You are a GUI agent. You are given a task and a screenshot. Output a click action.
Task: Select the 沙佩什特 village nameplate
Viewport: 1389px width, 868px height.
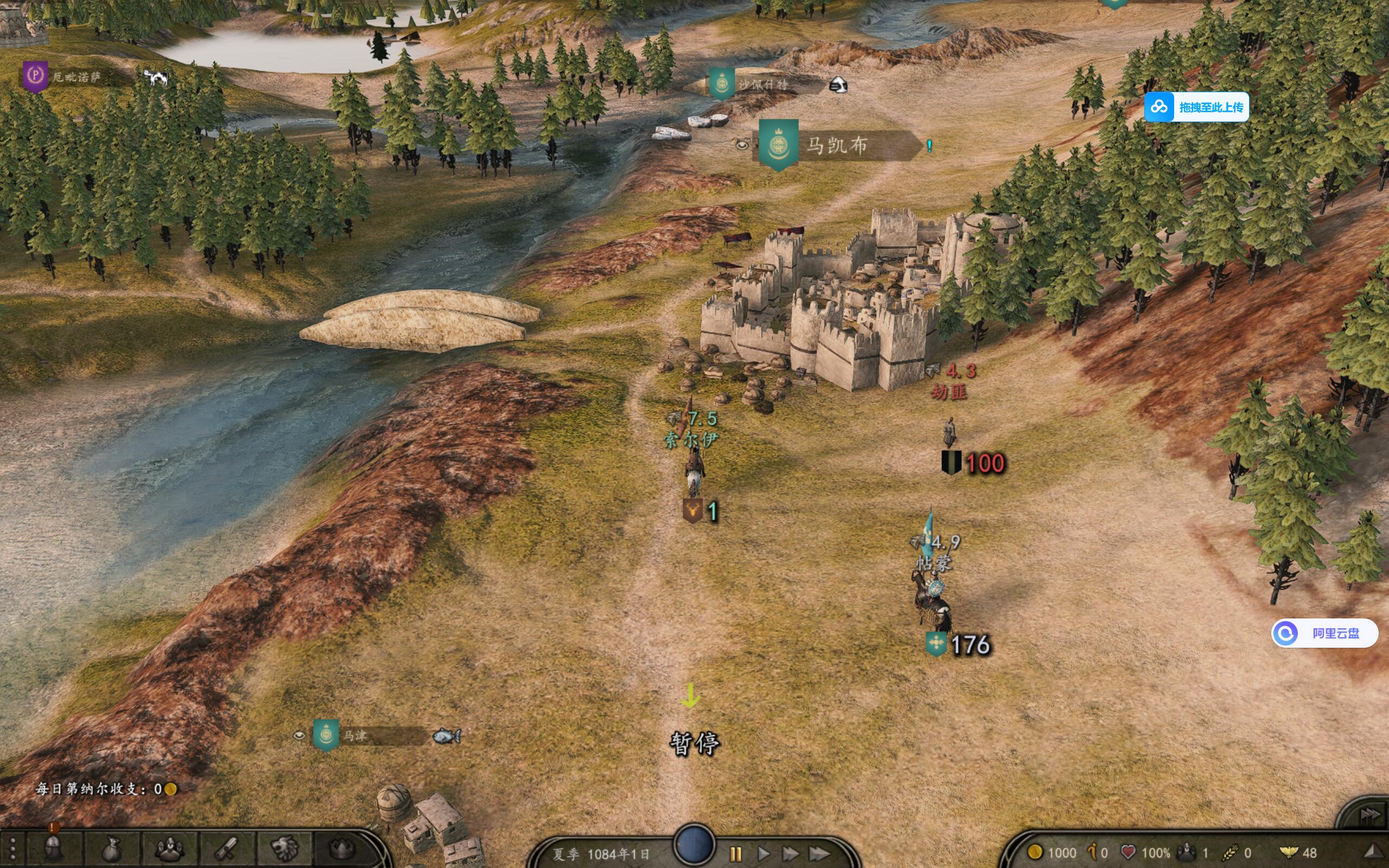(x=763, y=85)
